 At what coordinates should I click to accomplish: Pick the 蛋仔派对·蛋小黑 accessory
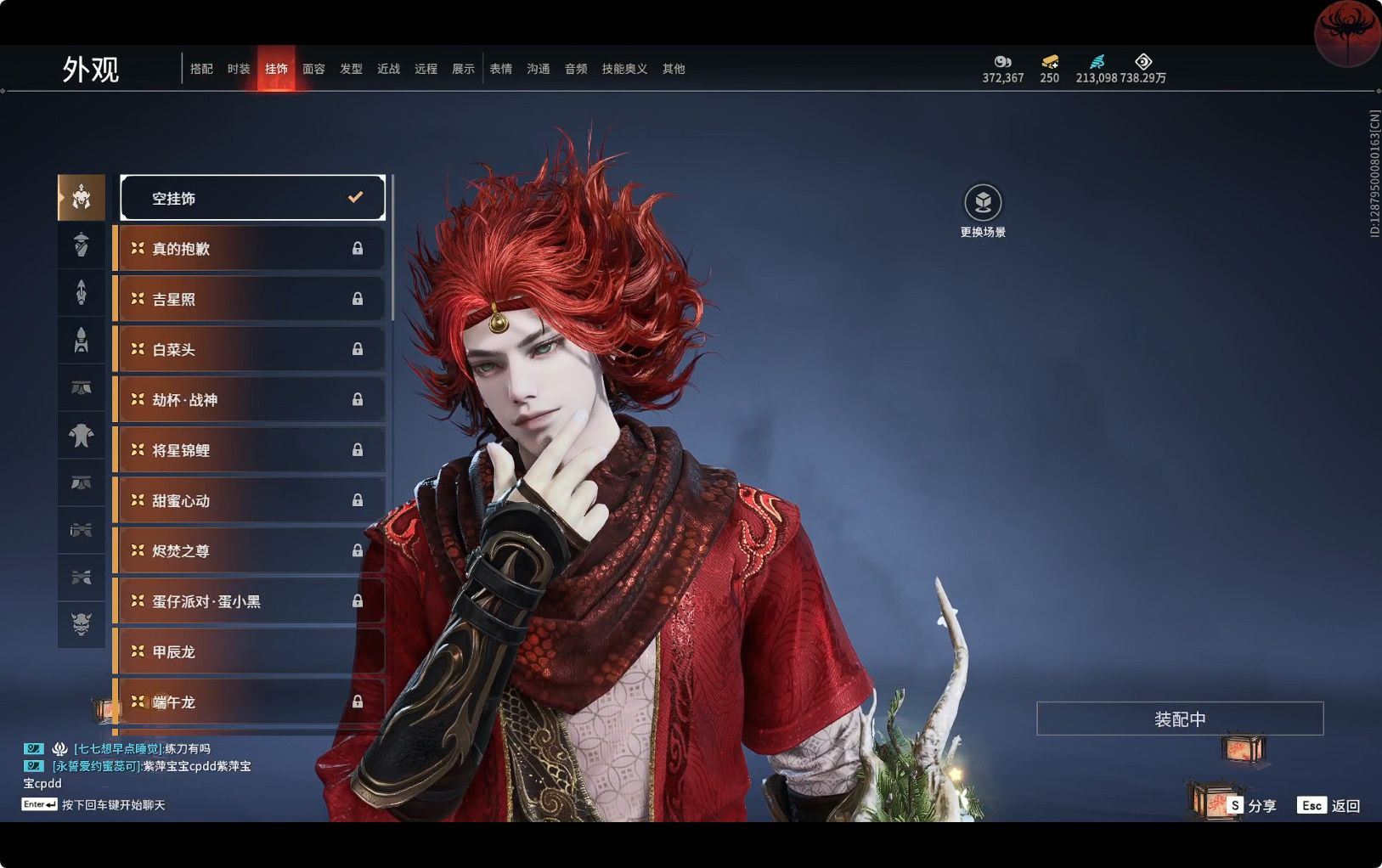click(x=249, y=601)
